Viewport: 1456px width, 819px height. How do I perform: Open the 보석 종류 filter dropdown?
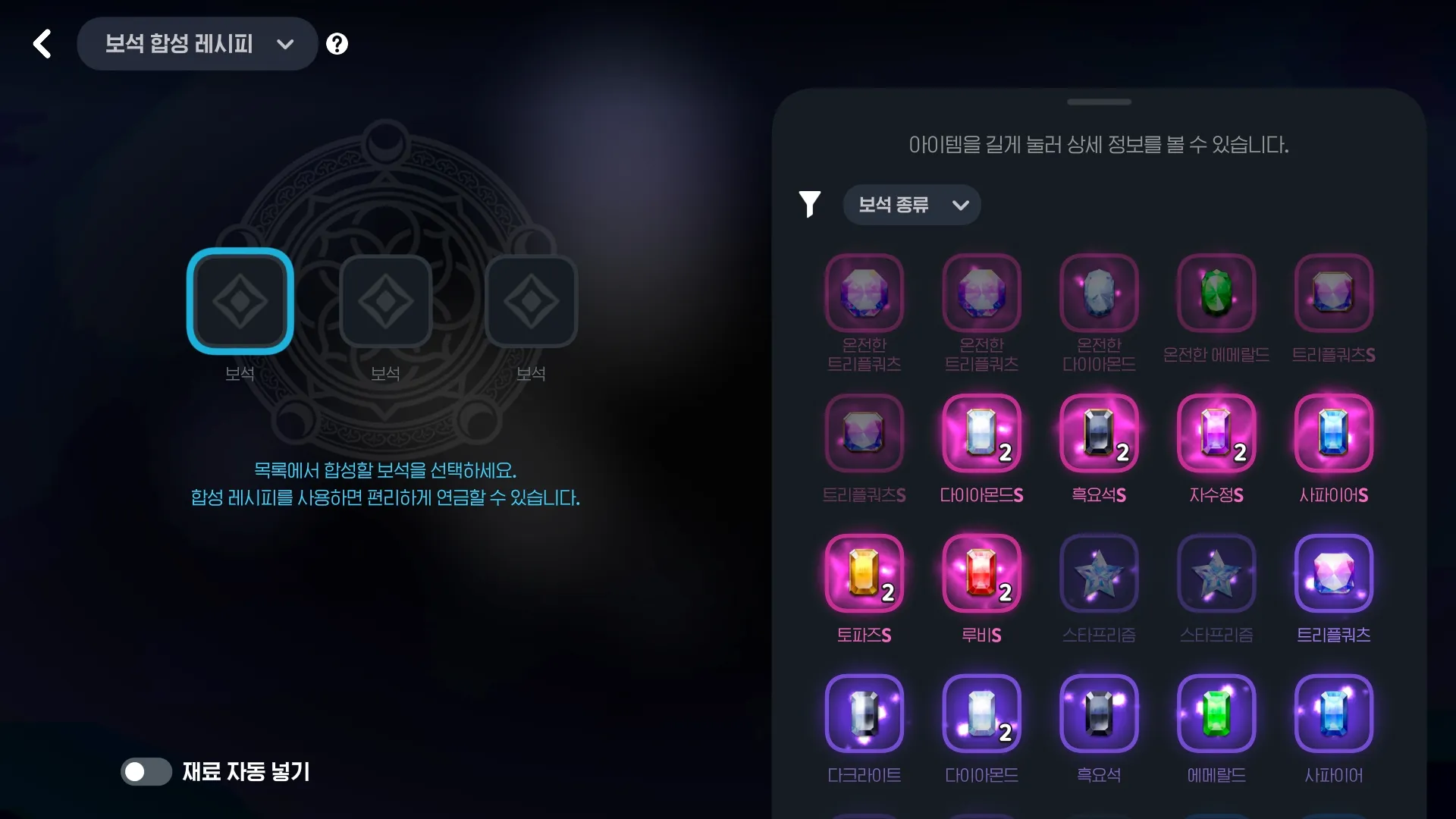click(912, 205)
